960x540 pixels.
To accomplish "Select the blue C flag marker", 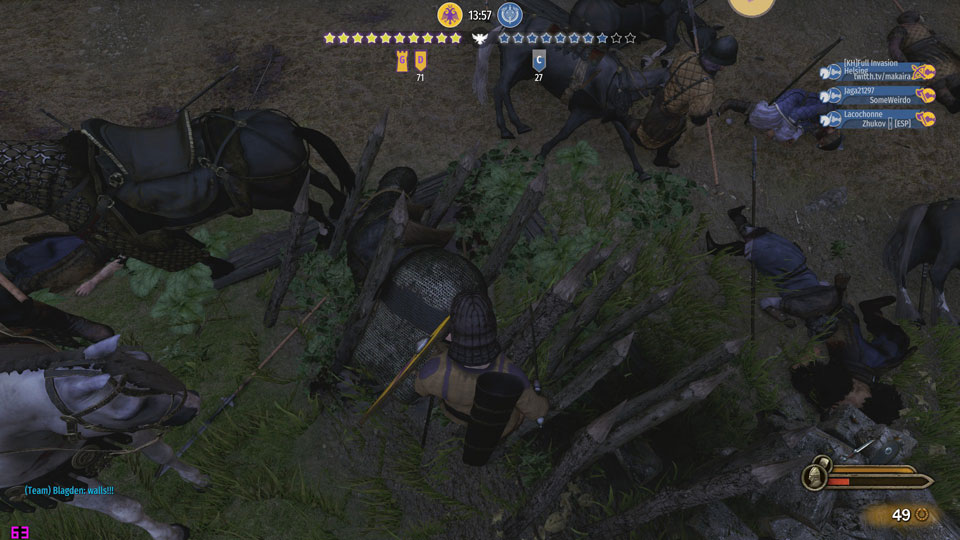I will pyautogui.click(x=539, y=59).
